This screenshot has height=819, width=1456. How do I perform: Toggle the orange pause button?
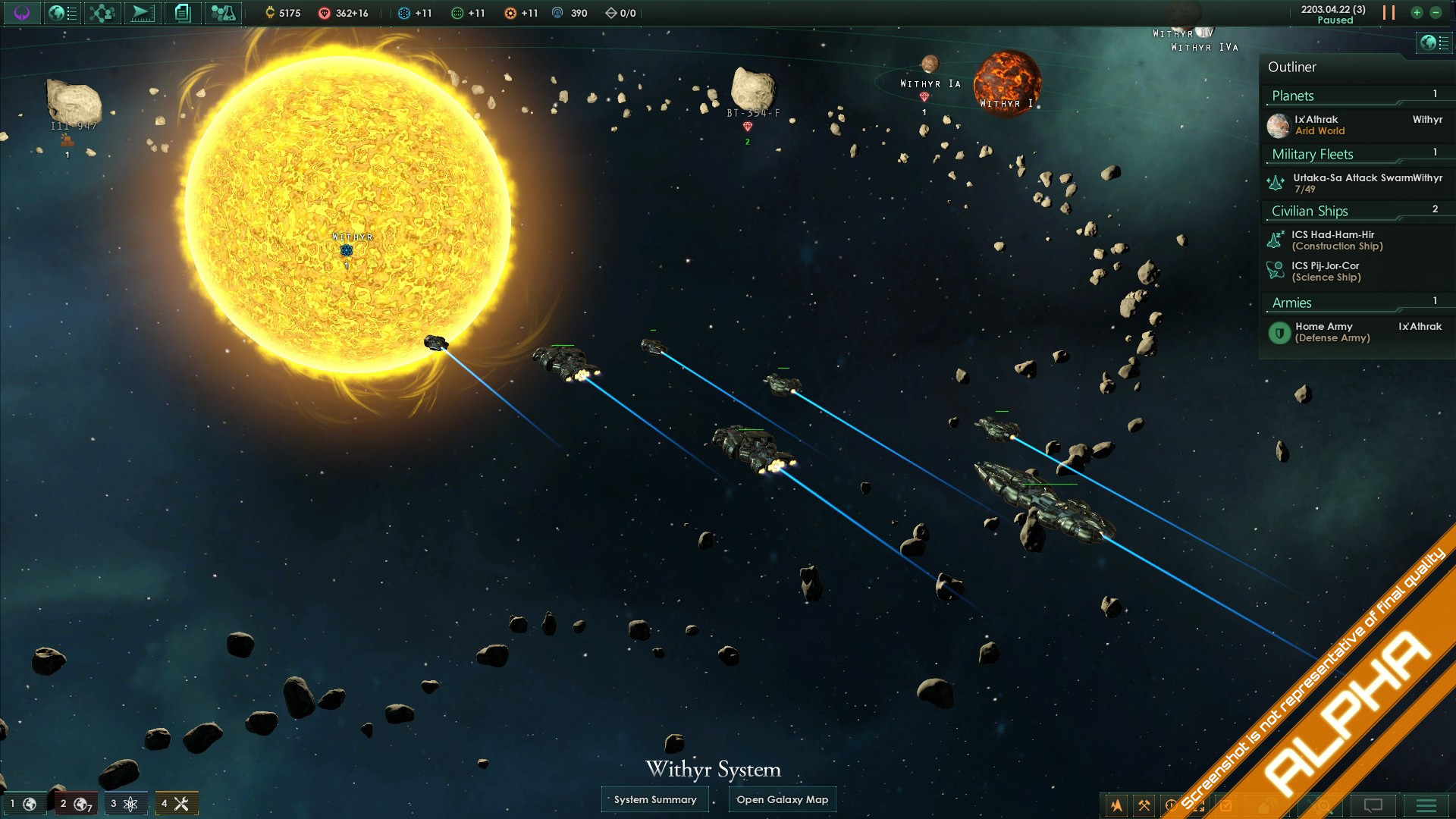point(1389,13)
